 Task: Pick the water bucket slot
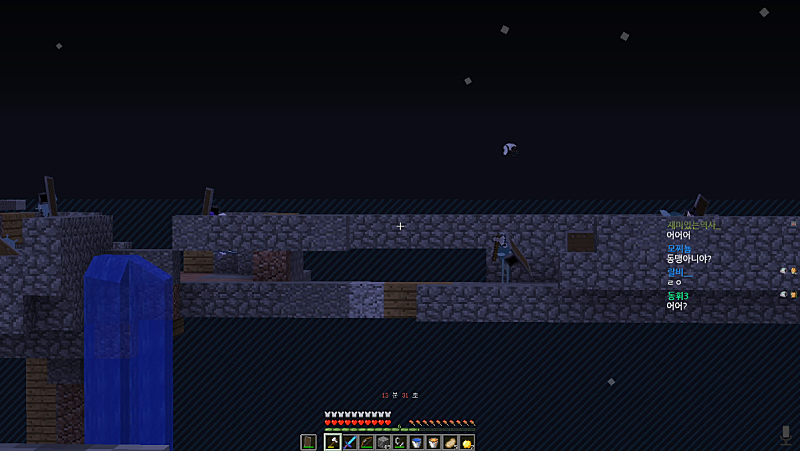(x=416, y=442)
